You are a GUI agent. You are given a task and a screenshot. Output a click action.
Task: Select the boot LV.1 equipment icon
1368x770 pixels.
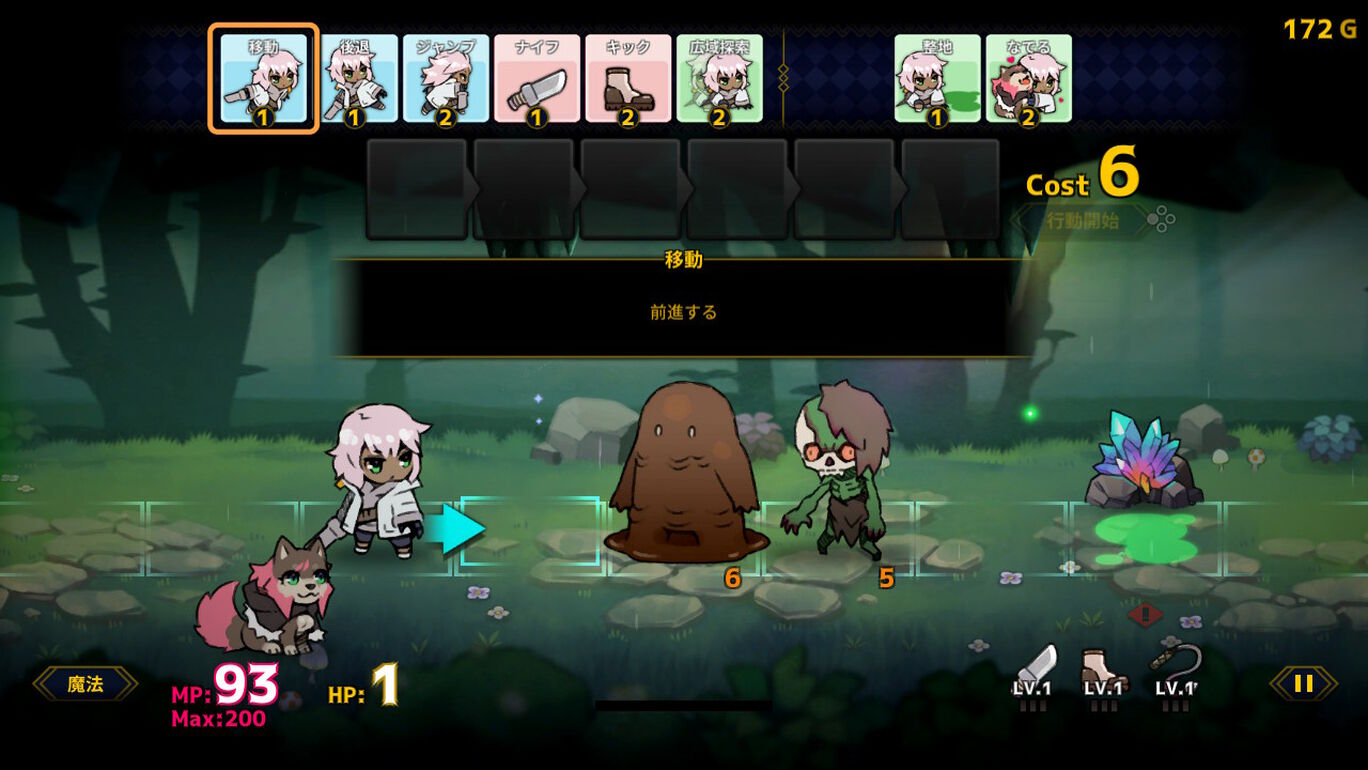[1103, 673]
